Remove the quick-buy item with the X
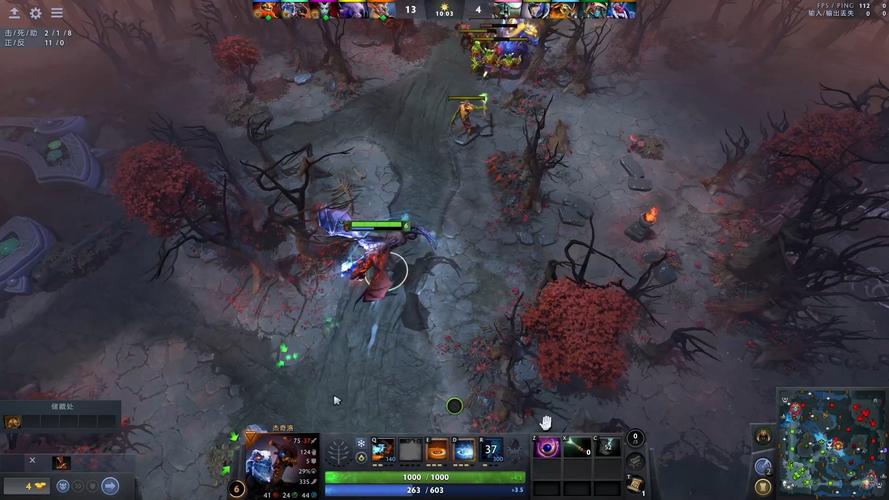 tap(32, 461)
